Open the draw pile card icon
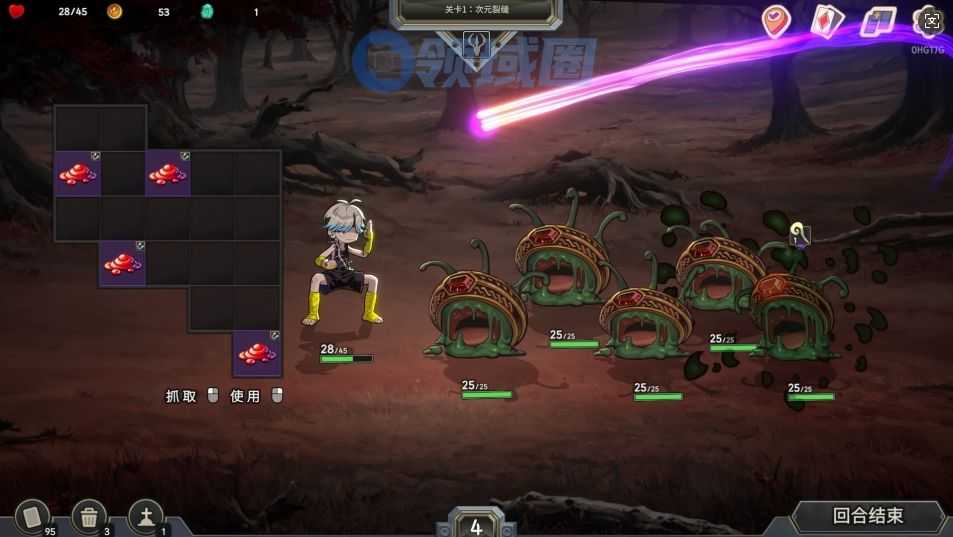 coord(32,517)
